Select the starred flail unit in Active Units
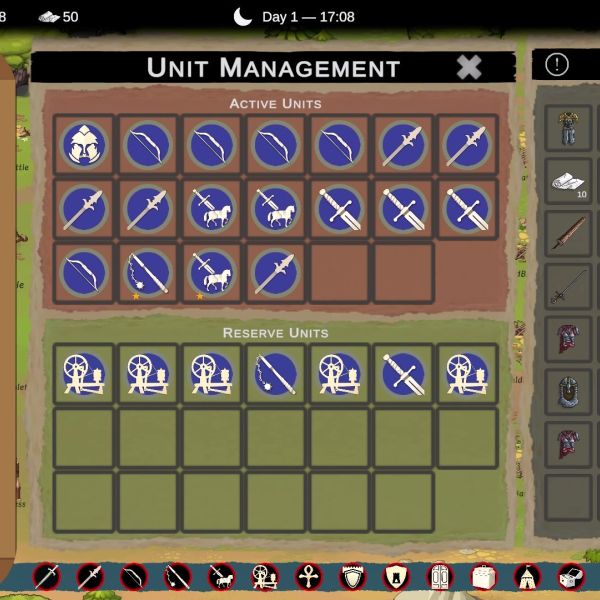Screen dimensions: 600x600 tap(147, 273)
